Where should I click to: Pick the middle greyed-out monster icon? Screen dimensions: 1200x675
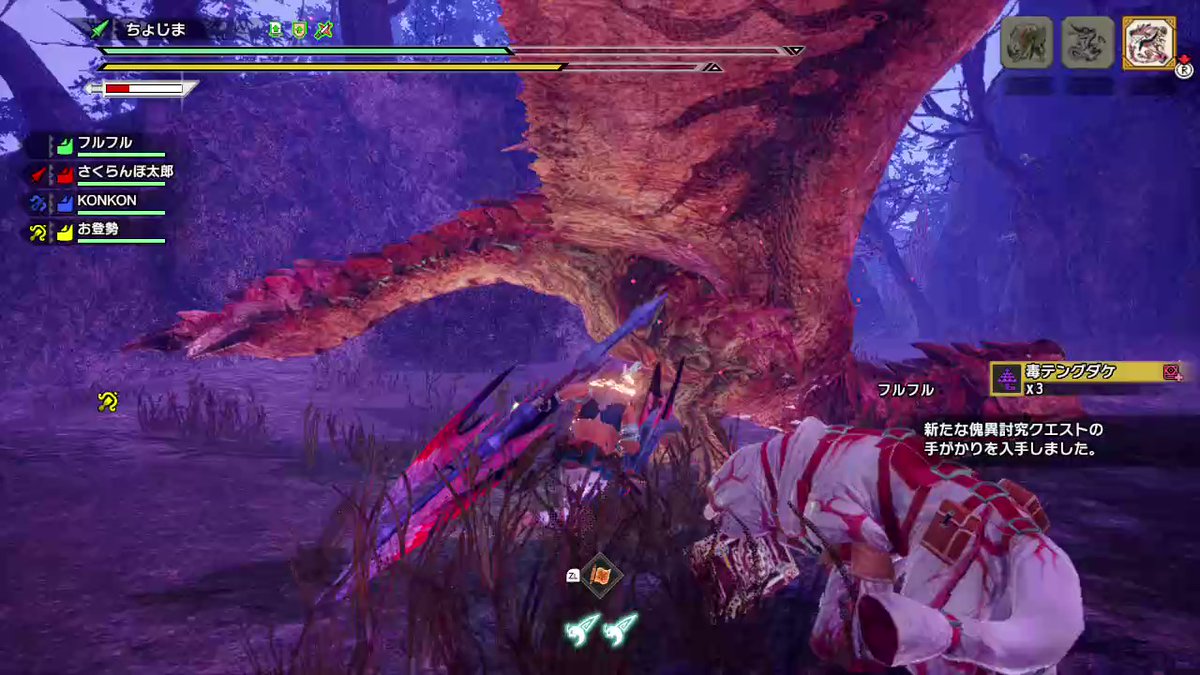pyautogui.click(x=1087, y=43)
